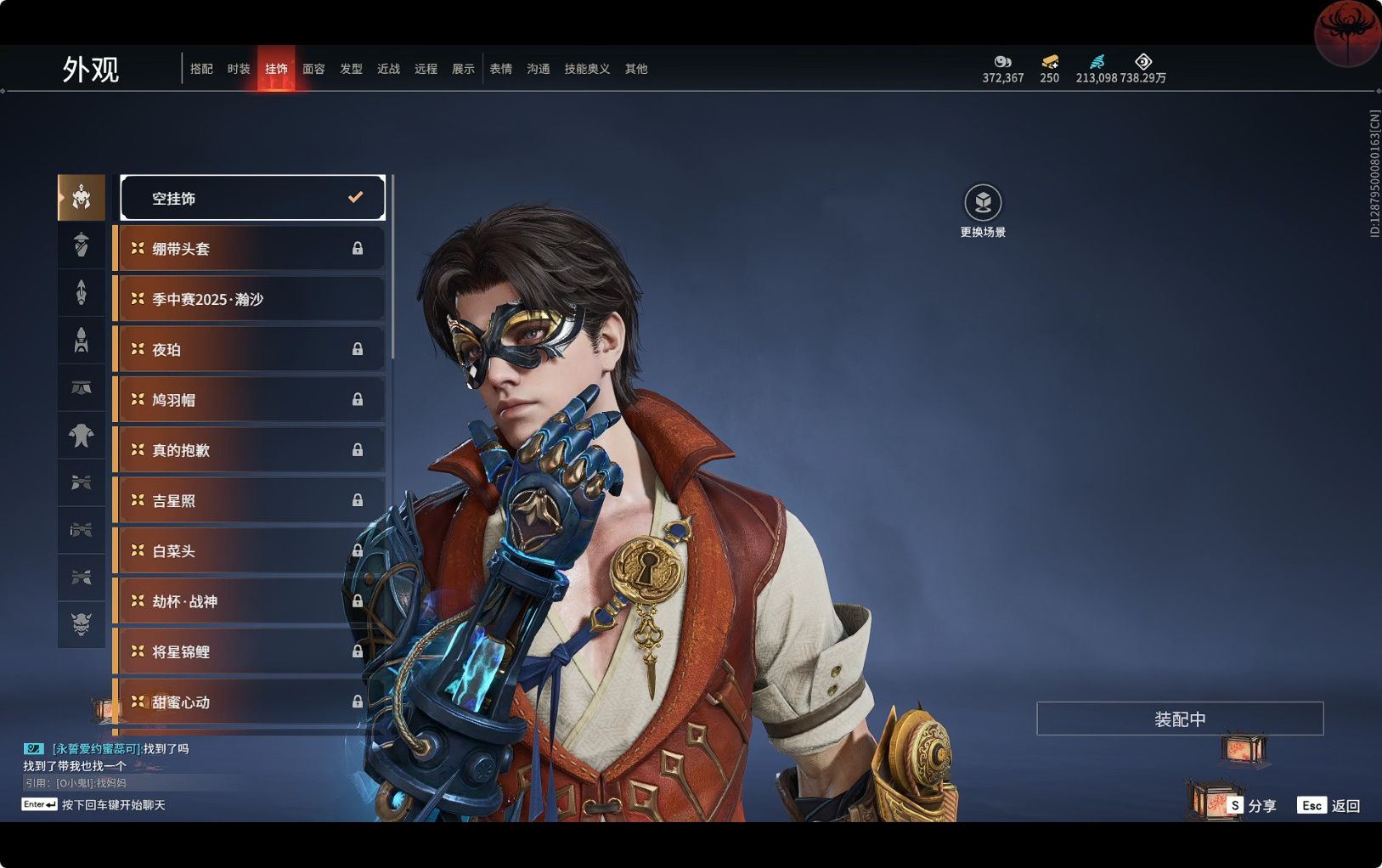
Task: Select the 夜珀 accessory
Action: click(x=248, y=349)
